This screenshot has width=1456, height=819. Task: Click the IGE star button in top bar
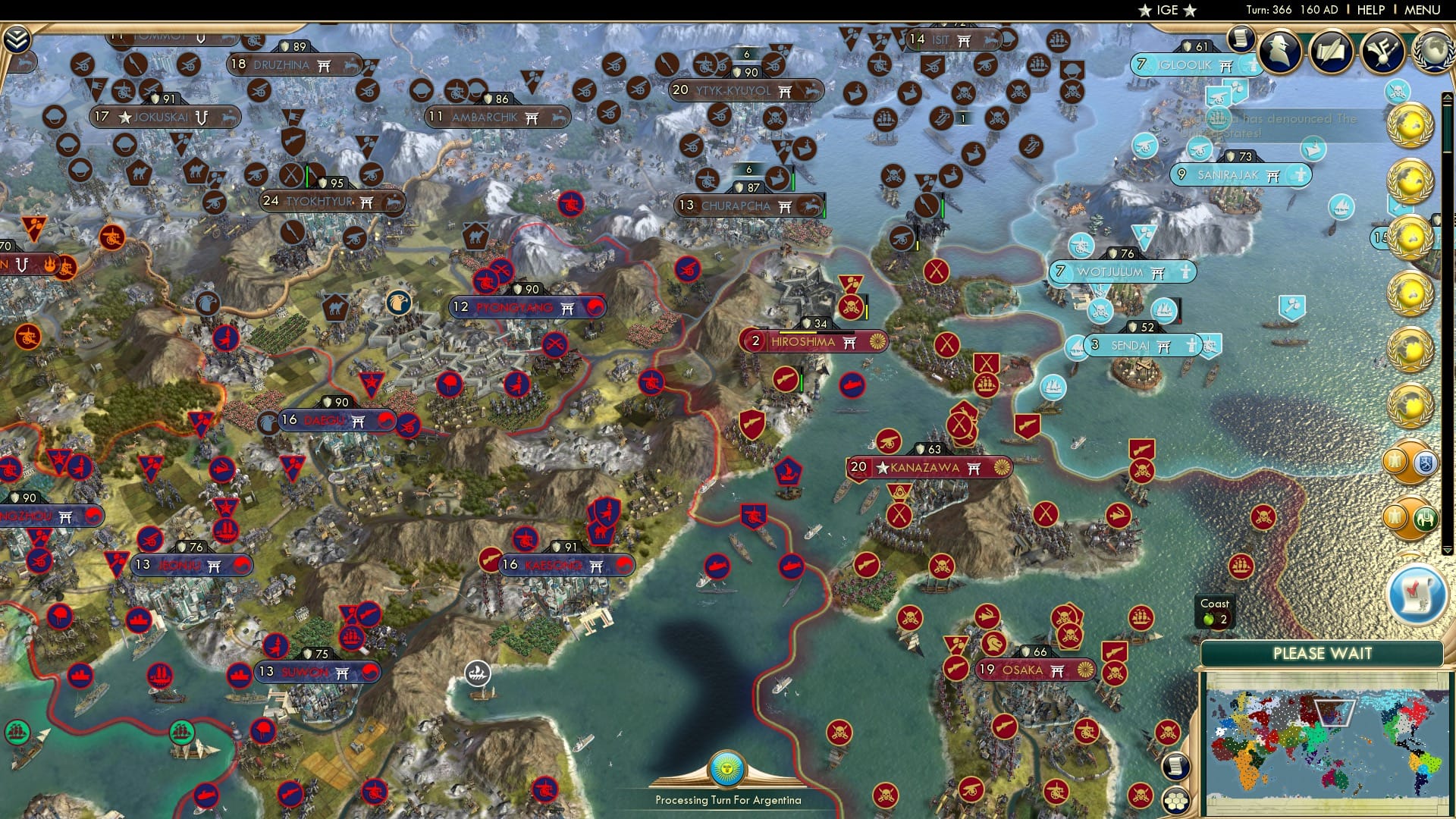tap(1169, 10)
